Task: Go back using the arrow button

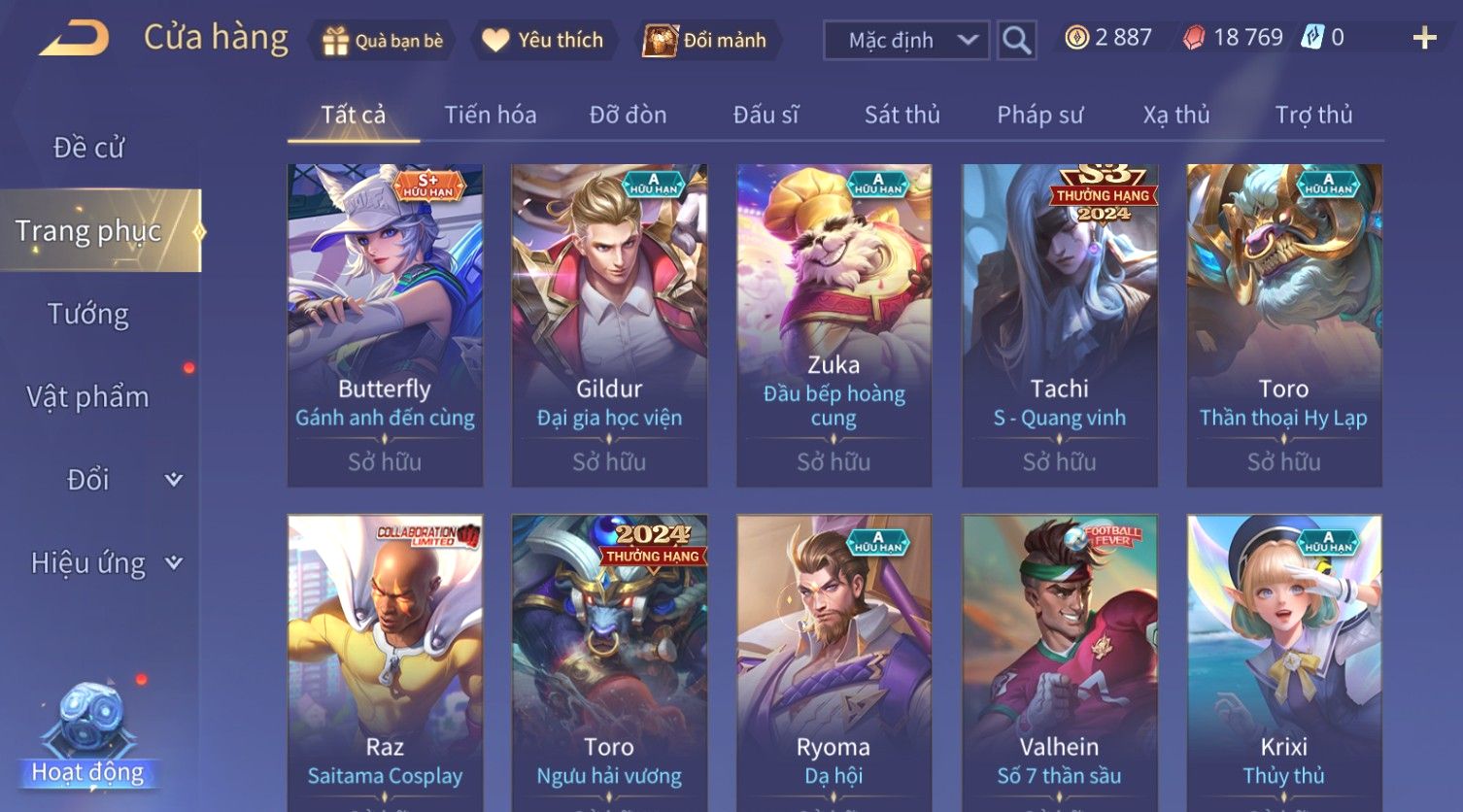Action: pyautogui.click(x=76, y=40)
